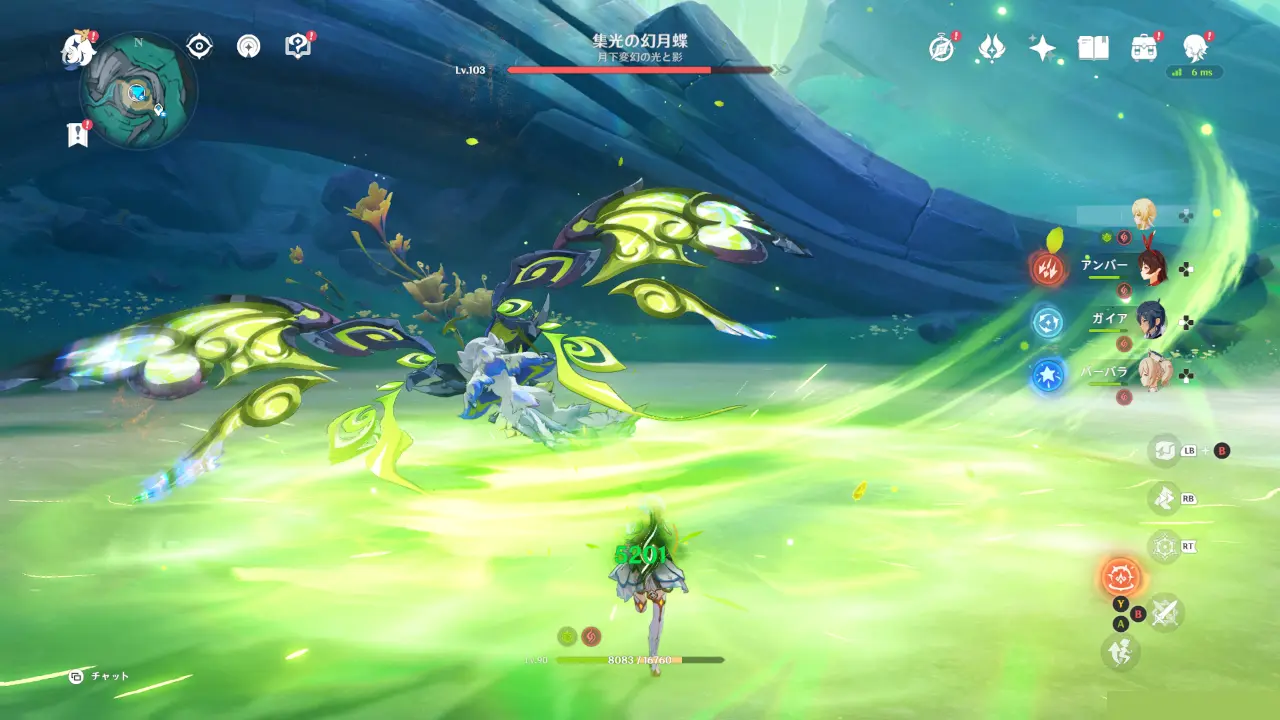Open the events compass icon
1280x720 pixels.
[941, 48]
